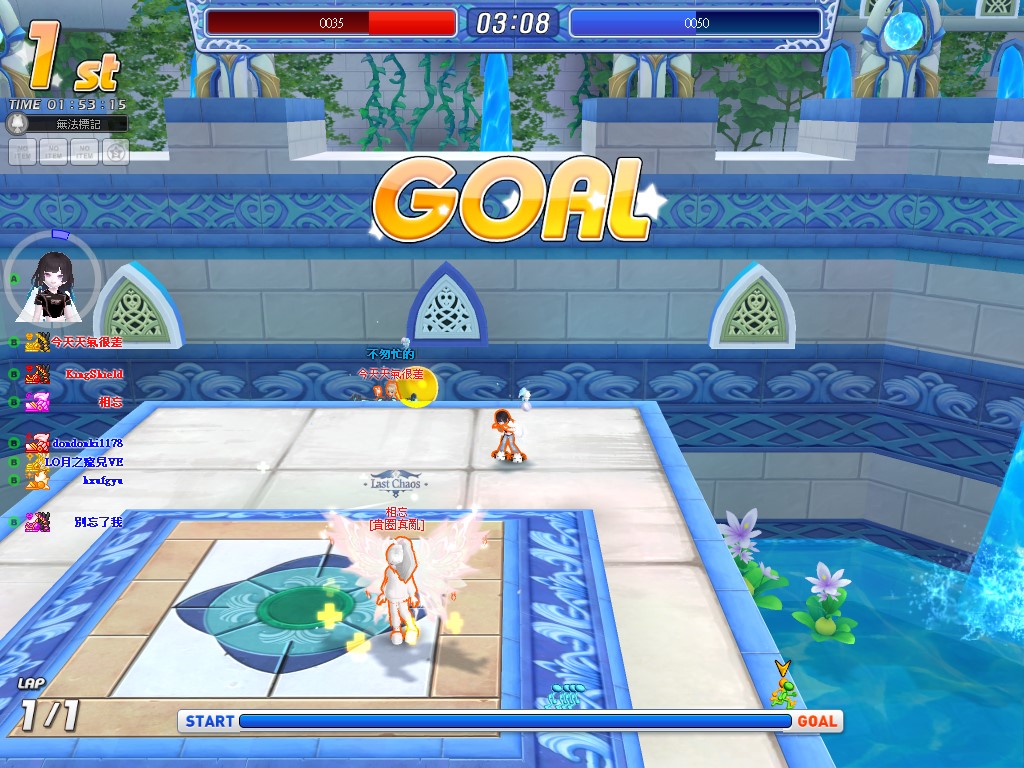This screenshot has width=1024, height=768.
Task: Choose player 別忘了我 in the list
Action: pyautogui.click(x=98, y=522)
